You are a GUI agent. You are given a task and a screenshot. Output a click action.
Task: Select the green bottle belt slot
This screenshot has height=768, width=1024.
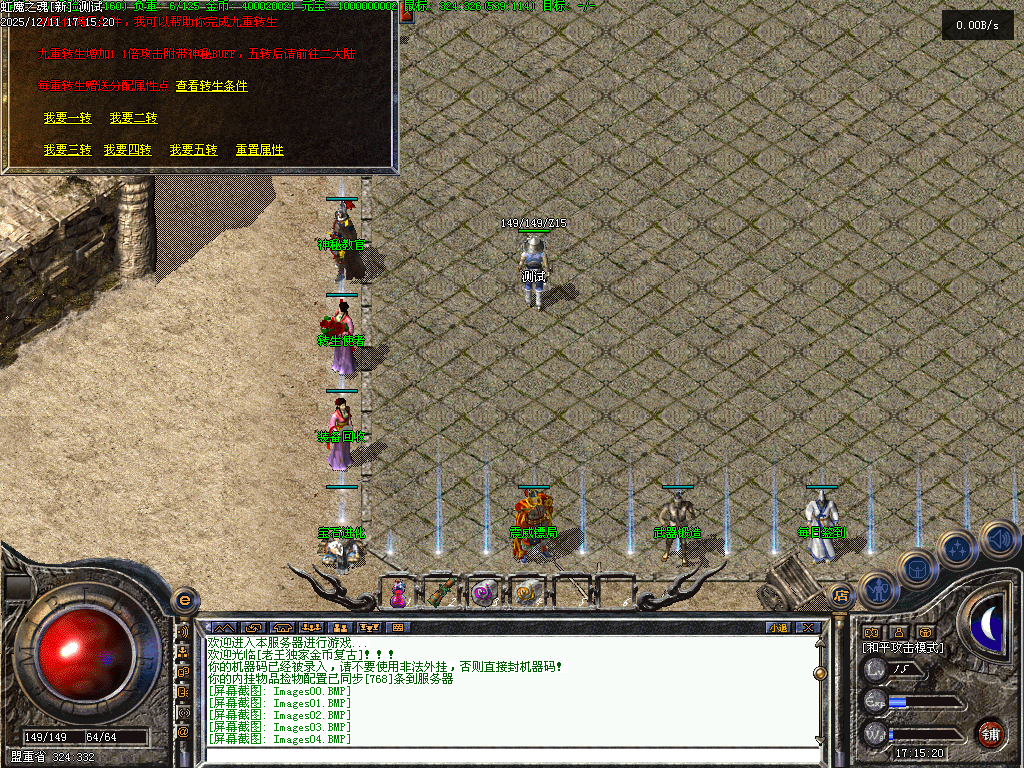[x=441, y=593]
